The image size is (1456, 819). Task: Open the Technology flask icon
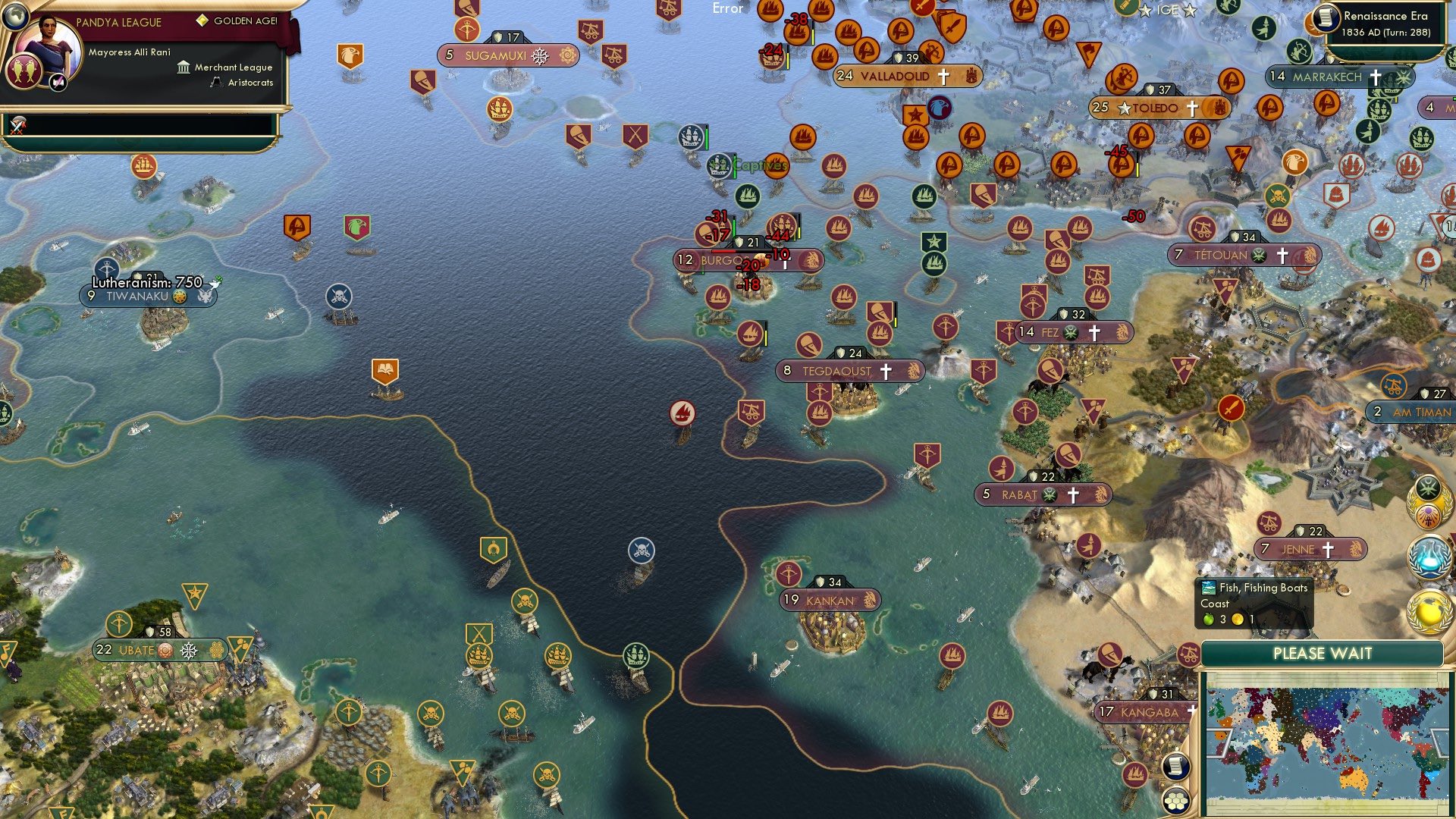[x=1428, y=558]
